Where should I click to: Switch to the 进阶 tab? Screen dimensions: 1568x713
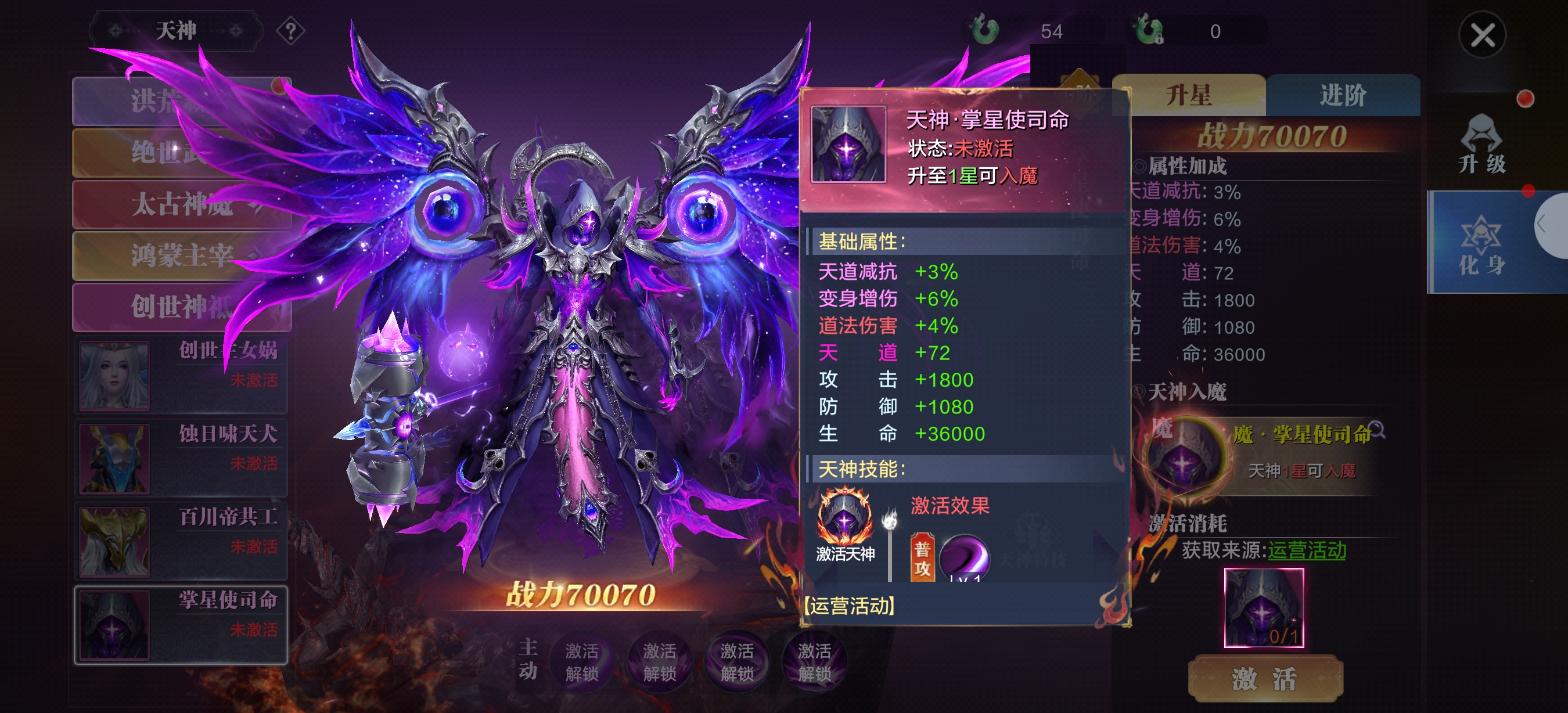1343,96
